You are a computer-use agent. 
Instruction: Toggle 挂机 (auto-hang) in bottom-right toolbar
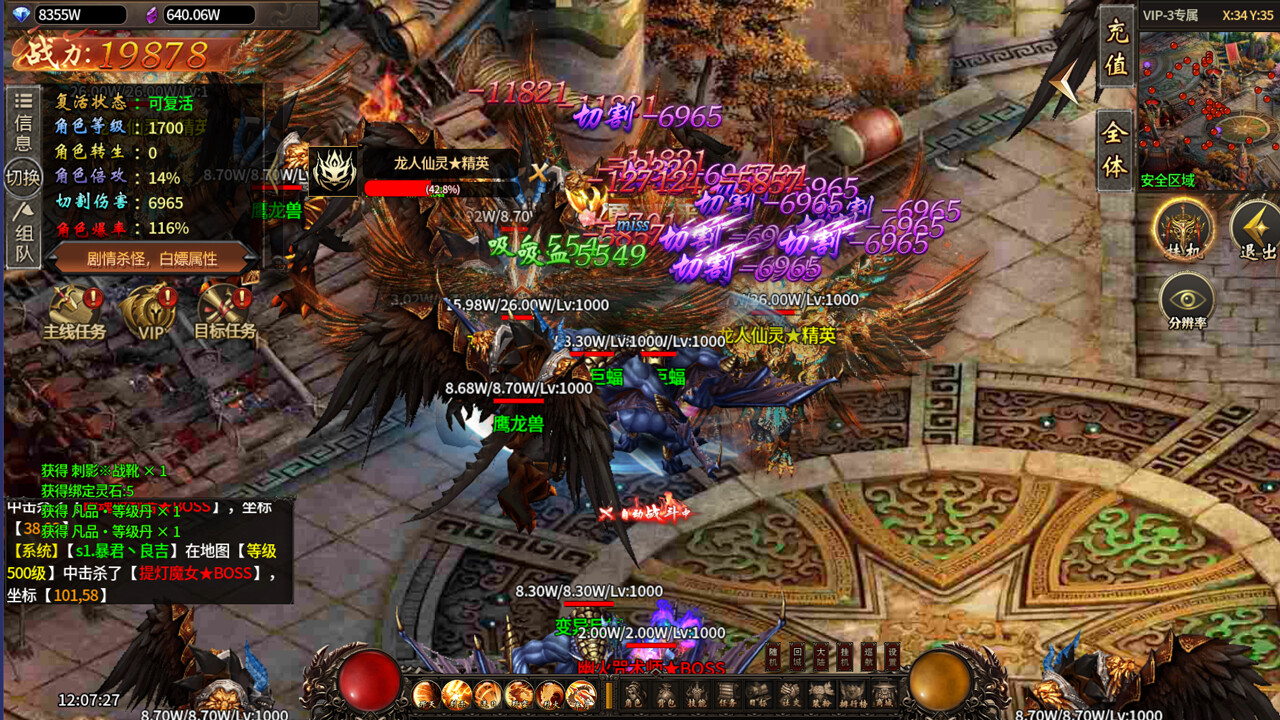click(845, 656)
